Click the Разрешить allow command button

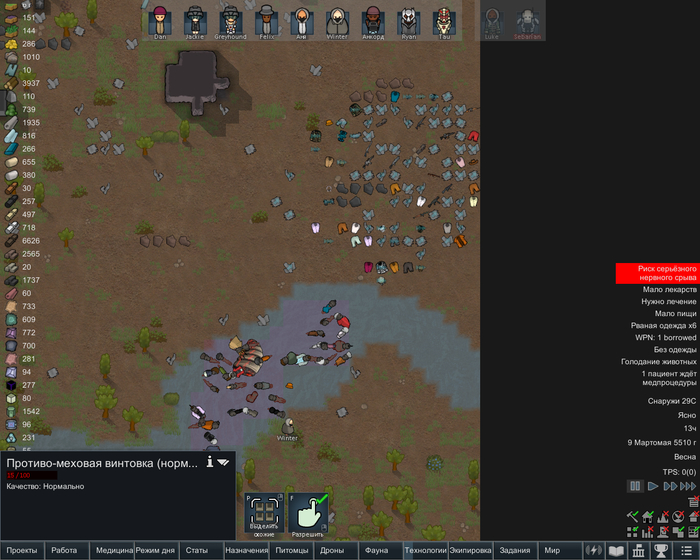(309, 513)
